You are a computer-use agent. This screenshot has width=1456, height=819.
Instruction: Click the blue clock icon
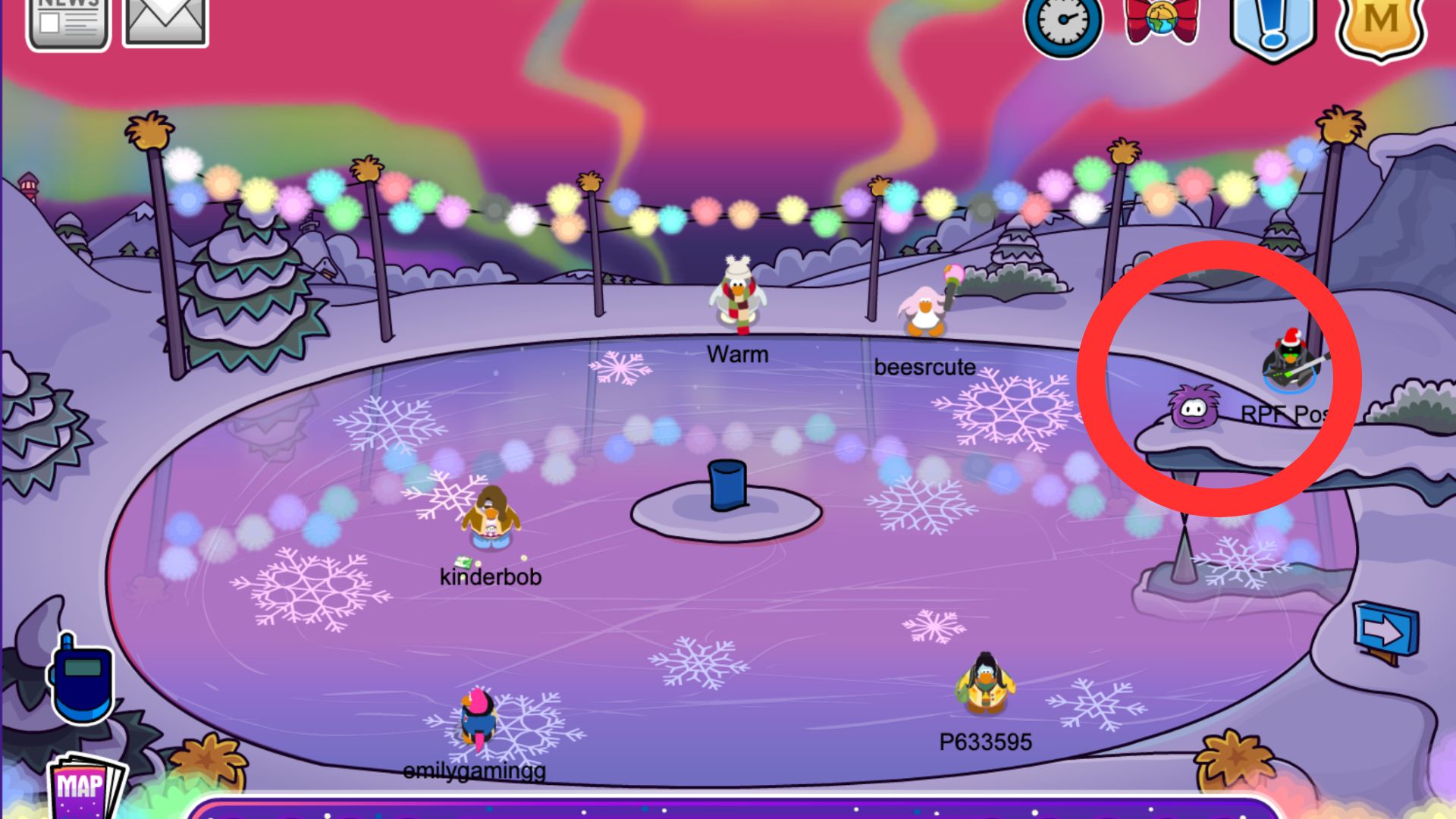click(x=1062, y=27)
